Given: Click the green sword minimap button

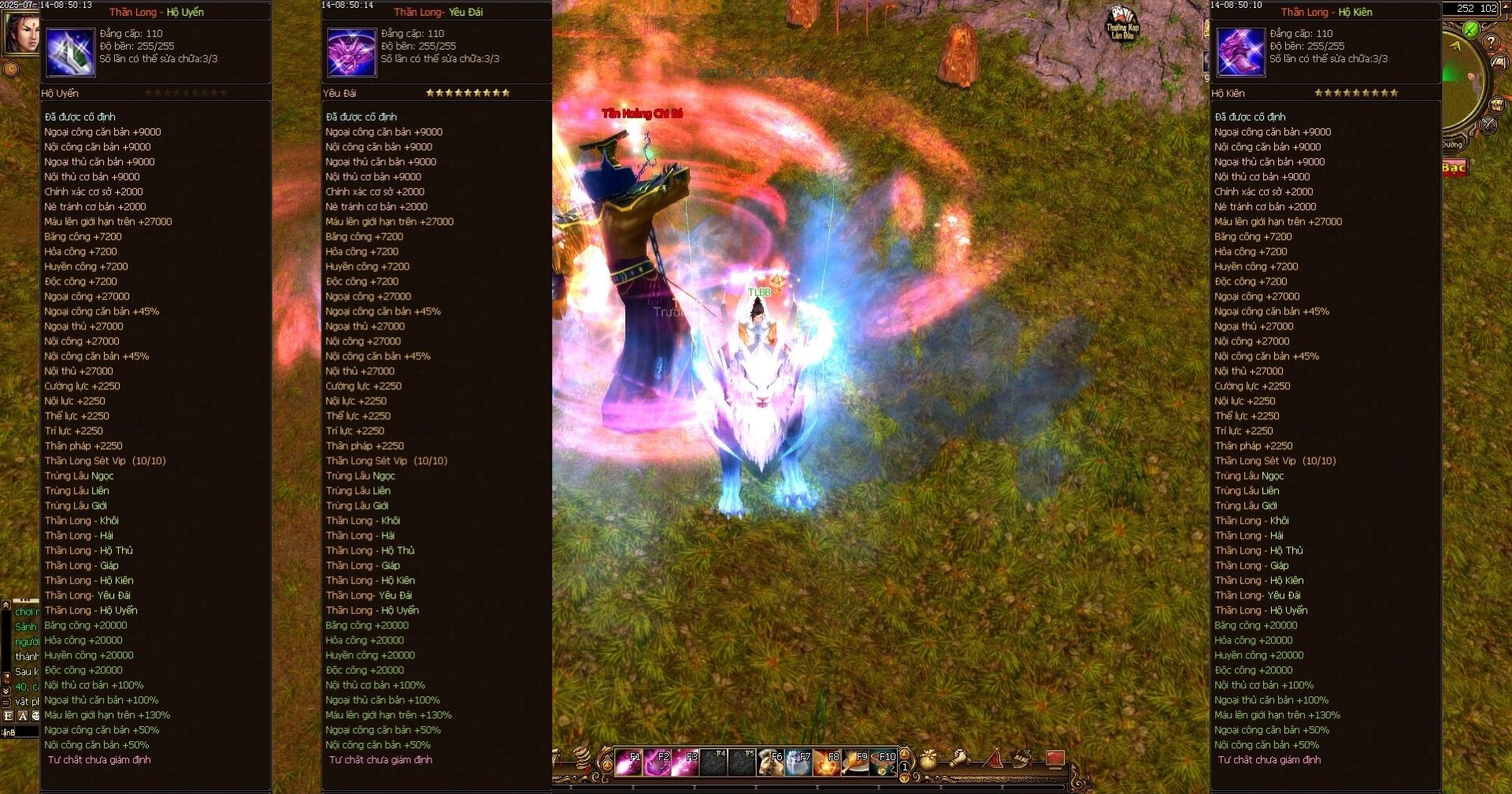Looking at the screenshot, I should [1470, 30].
